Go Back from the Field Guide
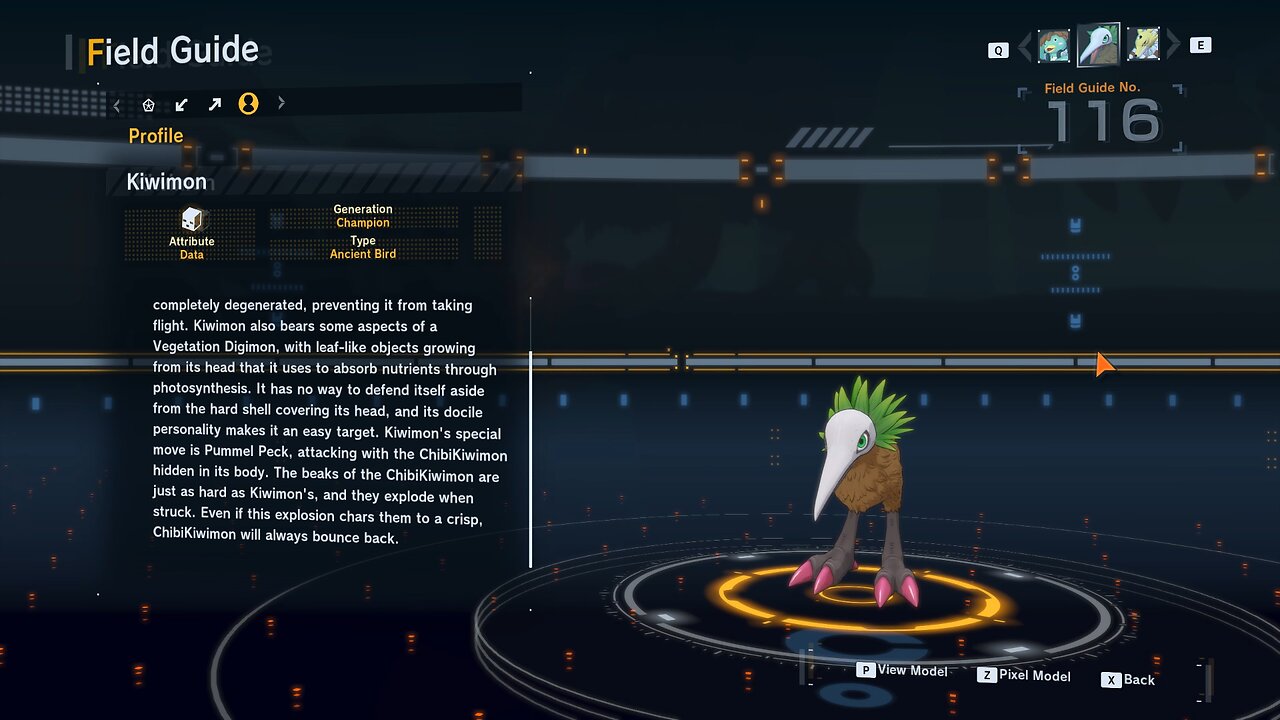 [x=1128, y=680]
